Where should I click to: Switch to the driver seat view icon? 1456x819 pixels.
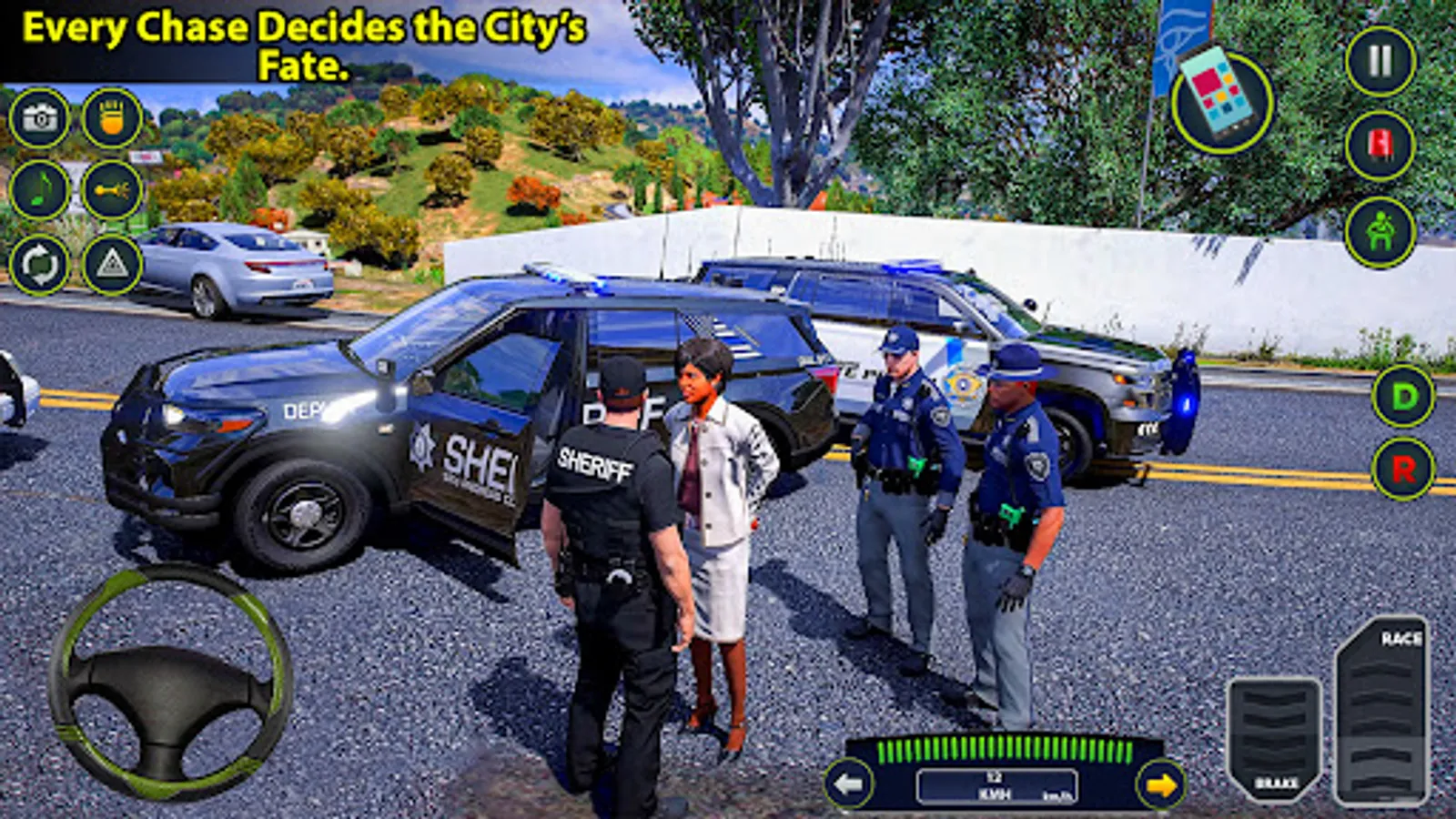1383,229
